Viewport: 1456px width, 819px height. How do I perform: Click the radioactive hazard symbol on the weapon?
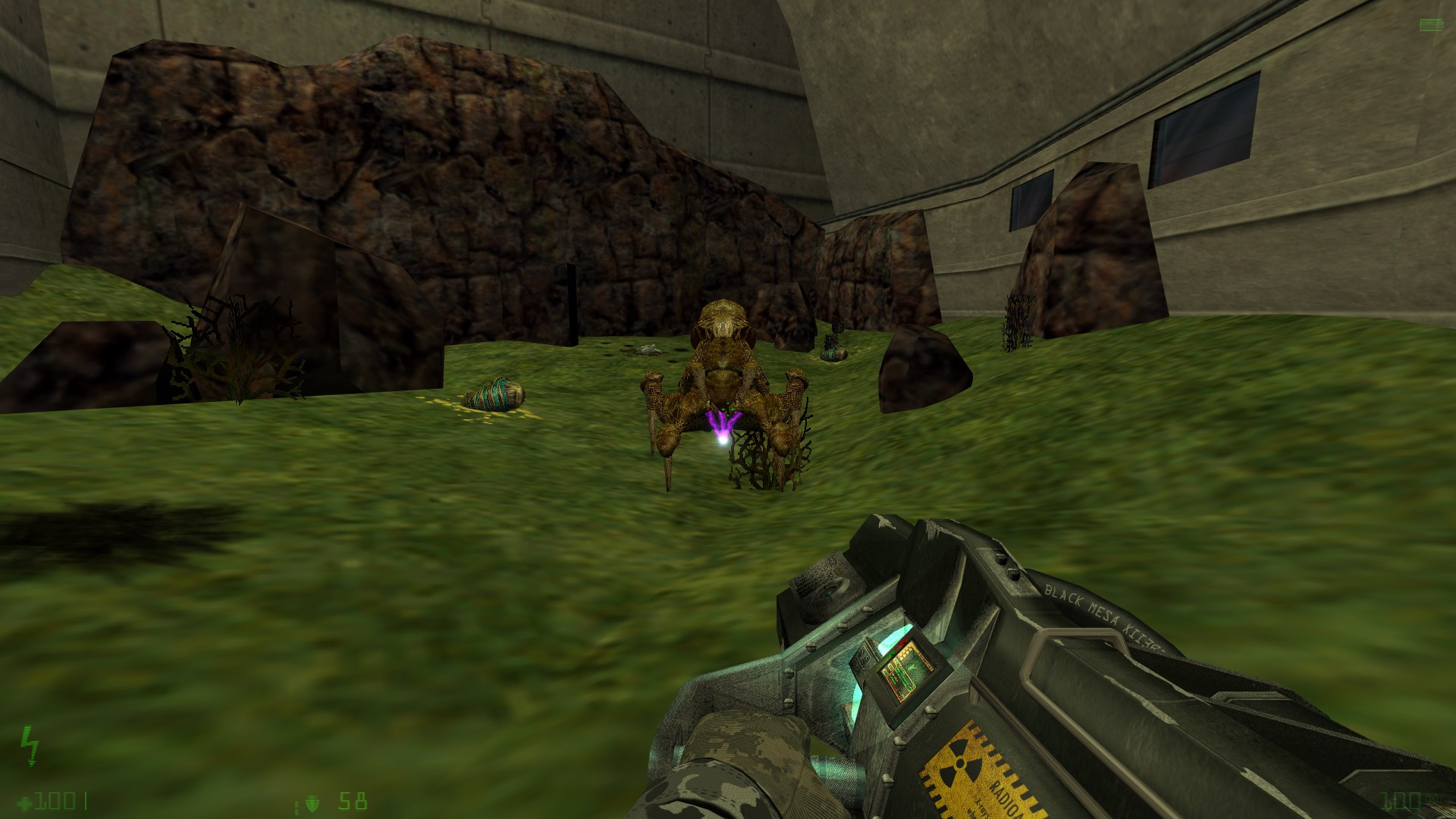962,762
